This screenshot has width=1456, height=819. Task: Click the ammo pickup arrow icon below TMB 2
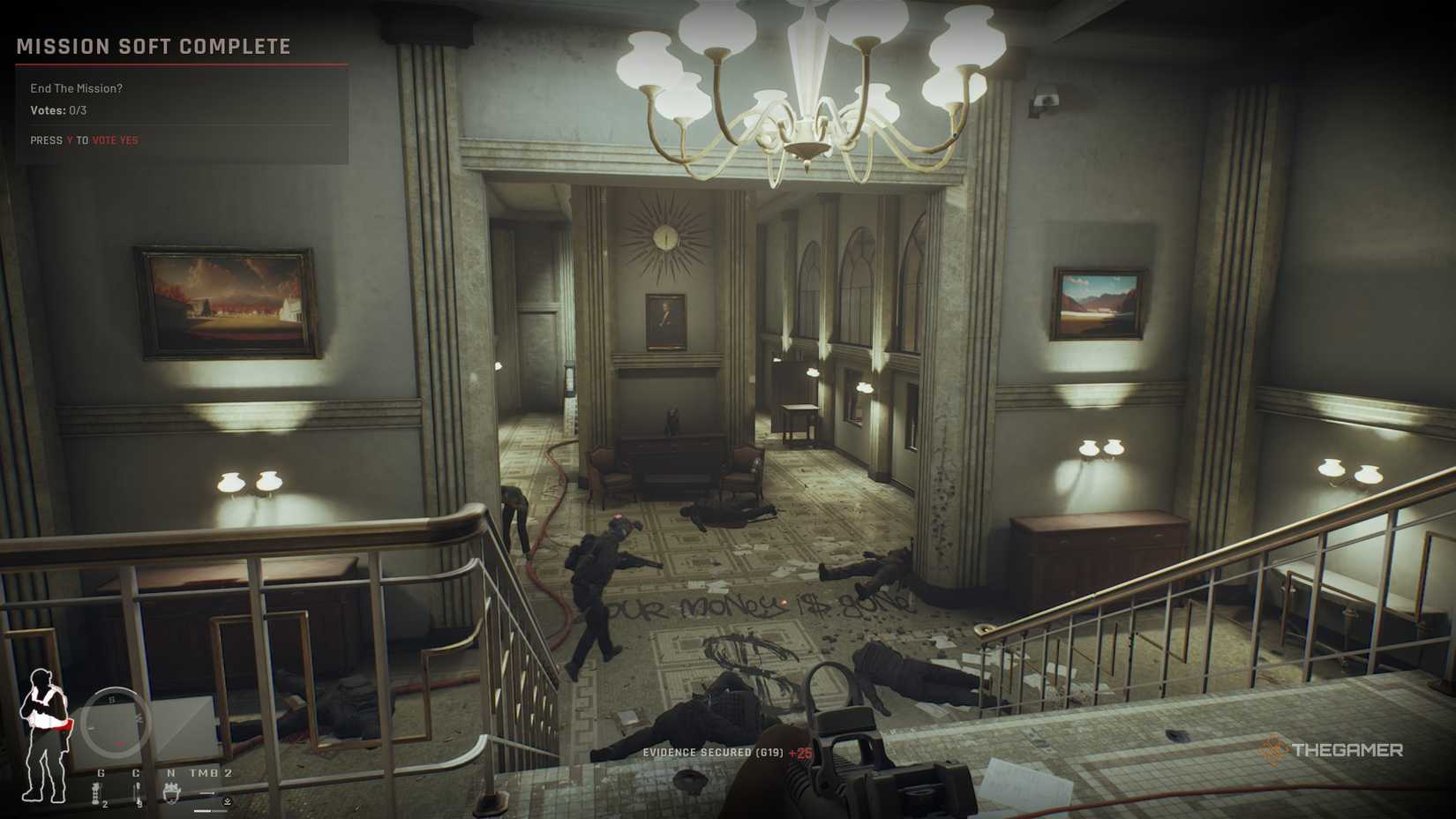[228, 801]
